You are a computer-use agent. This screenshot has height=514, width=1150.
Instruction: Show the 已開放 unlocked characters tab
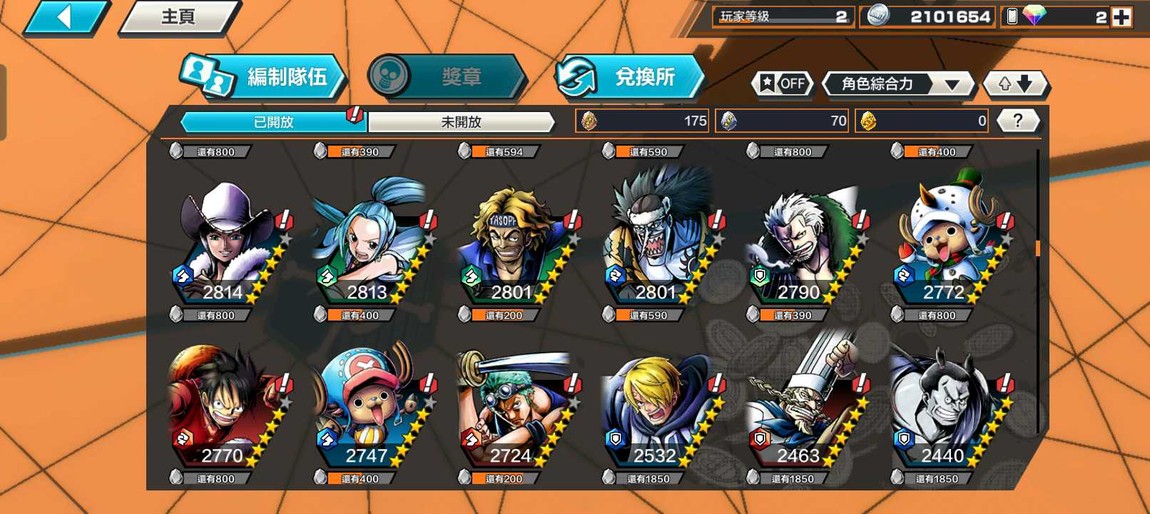tap(273, 122)
